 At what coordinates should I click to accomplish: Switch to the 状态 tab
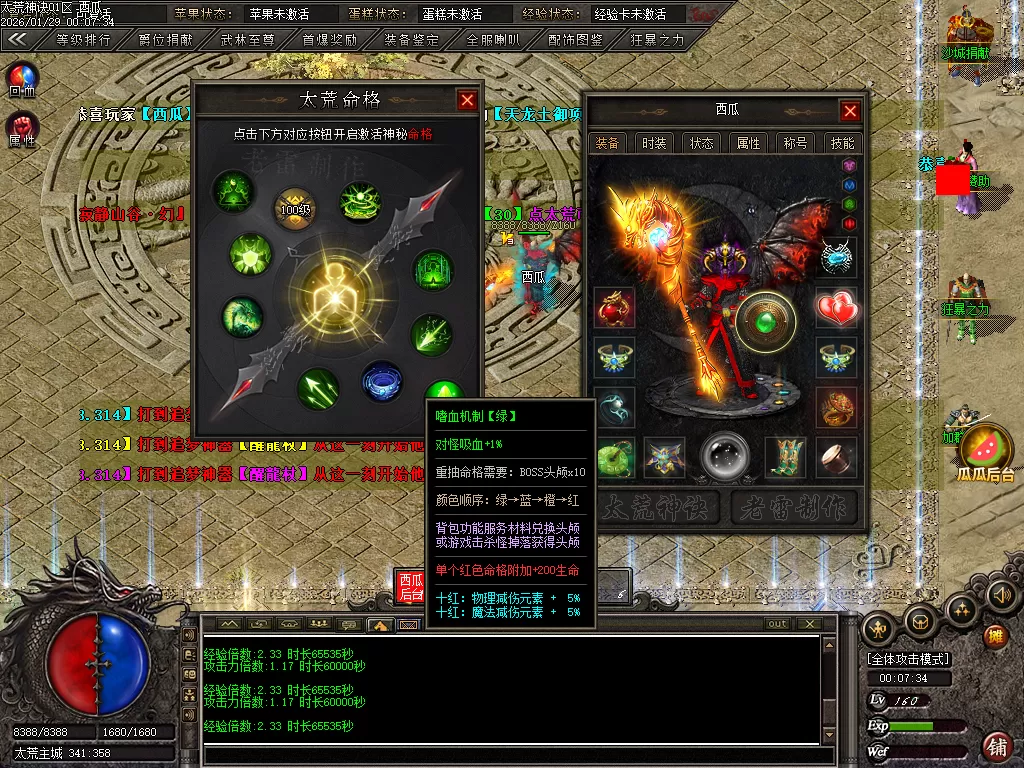tap(702, 143)
